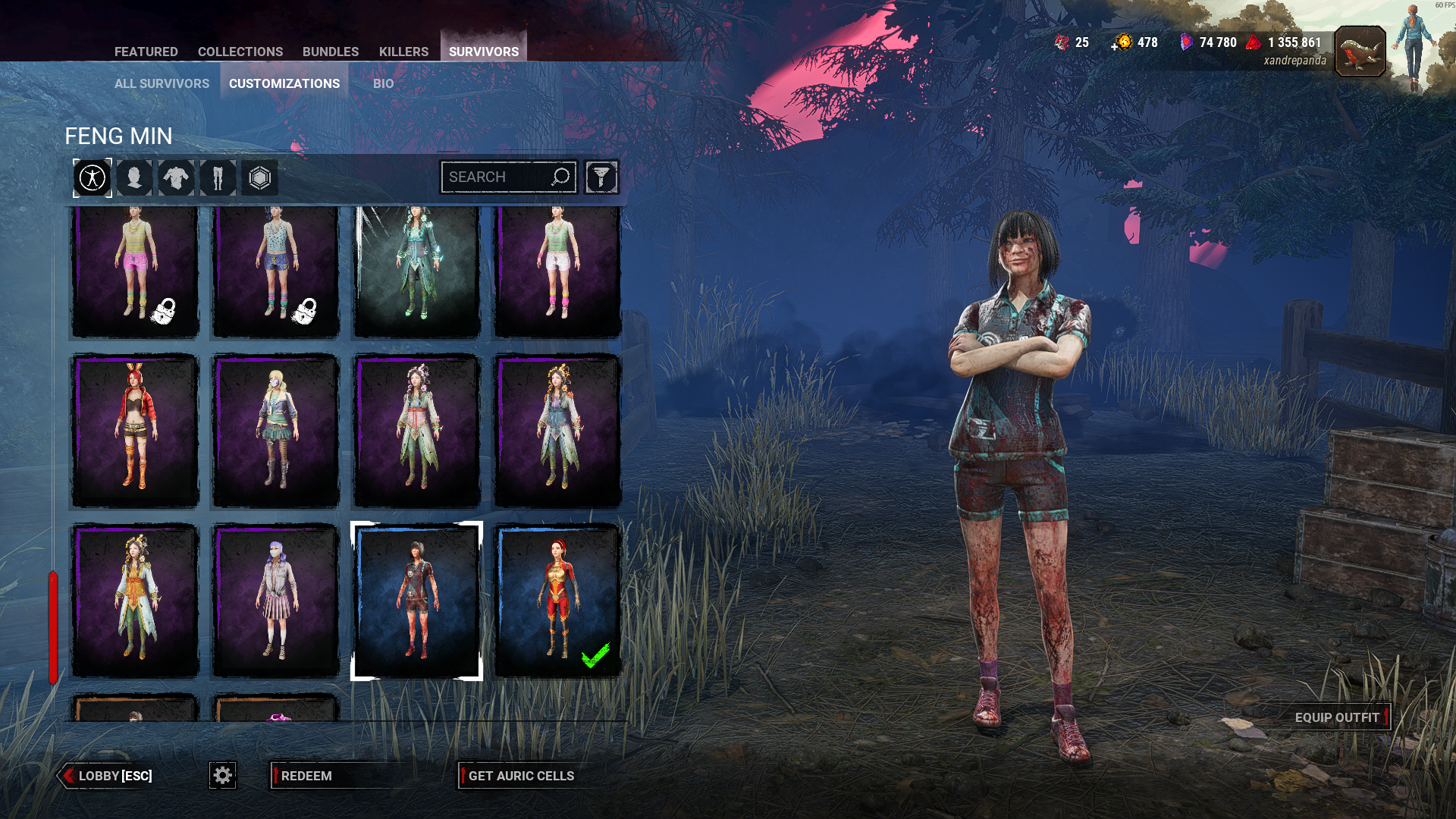
Task: Open Feng Min's Bio tab
Action: (383, 83)
